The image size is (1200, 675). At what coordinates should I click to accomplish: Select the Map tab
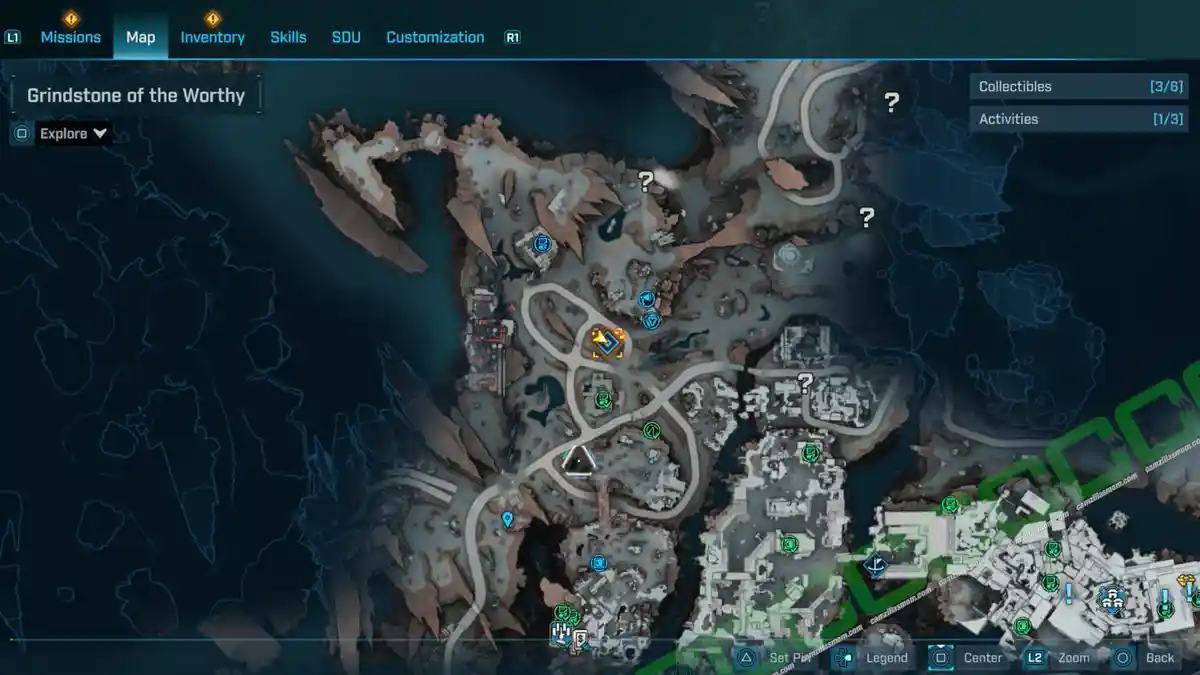pos(140,37)
